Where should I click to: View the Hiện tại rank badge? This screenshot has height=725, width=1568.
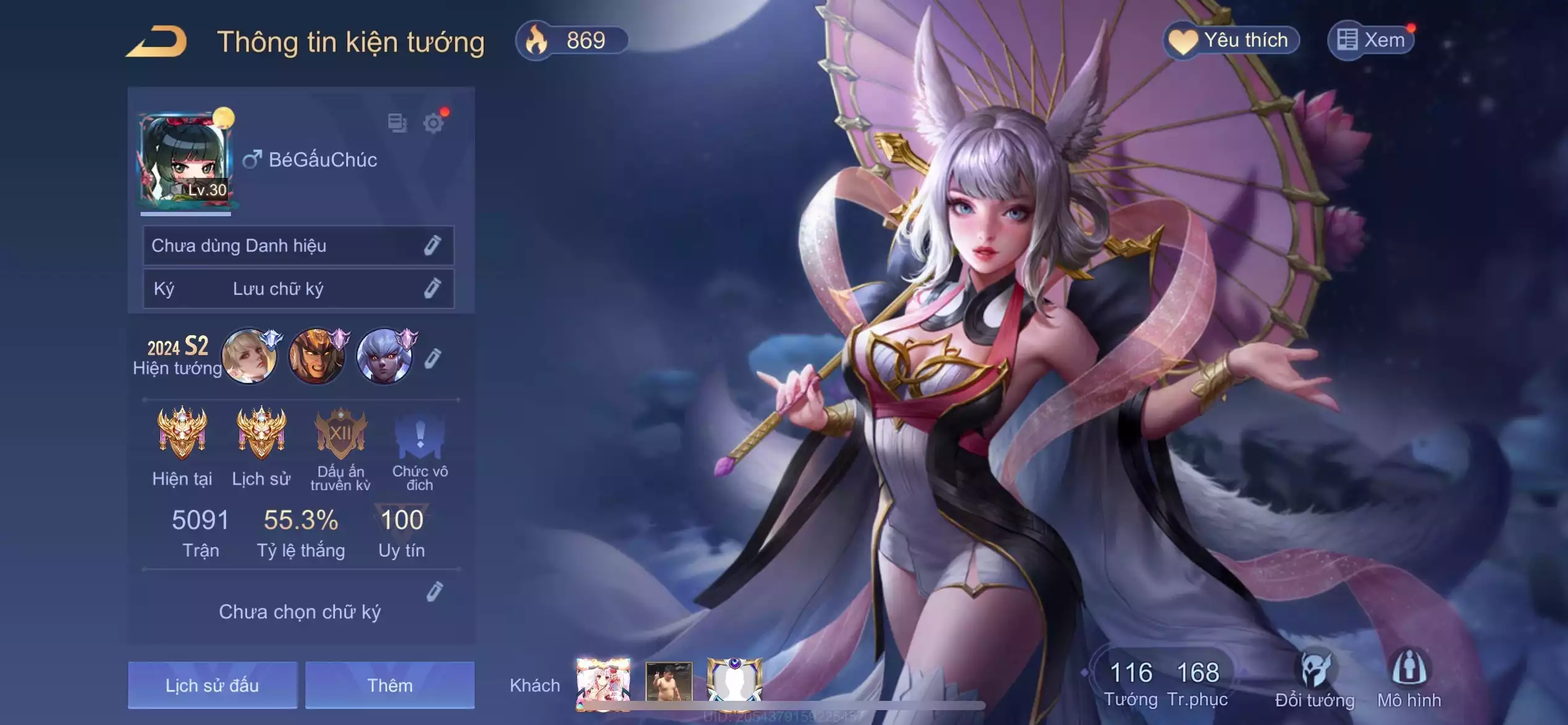point(182,434)
